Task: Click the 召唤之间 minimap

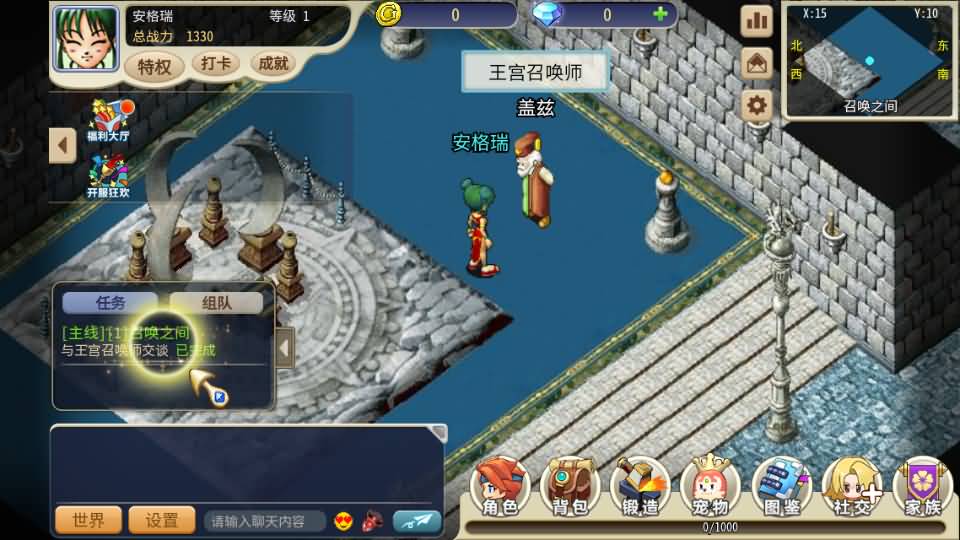Action: pyautogui.click(x=868, y=62)
